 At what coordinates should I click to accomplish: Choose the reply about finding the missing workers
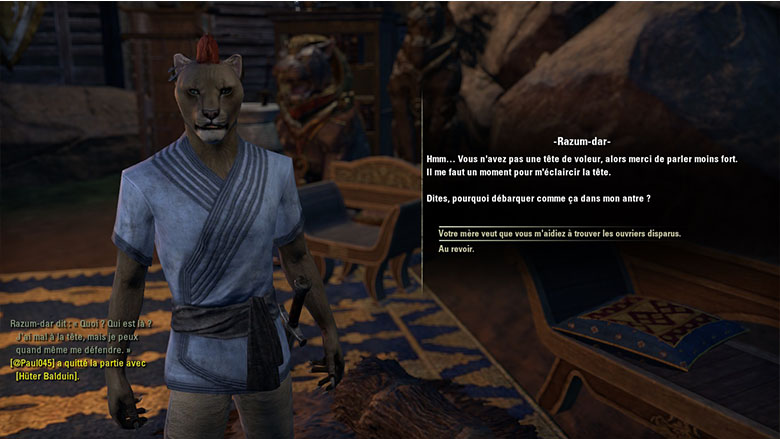tap(559, 234)
